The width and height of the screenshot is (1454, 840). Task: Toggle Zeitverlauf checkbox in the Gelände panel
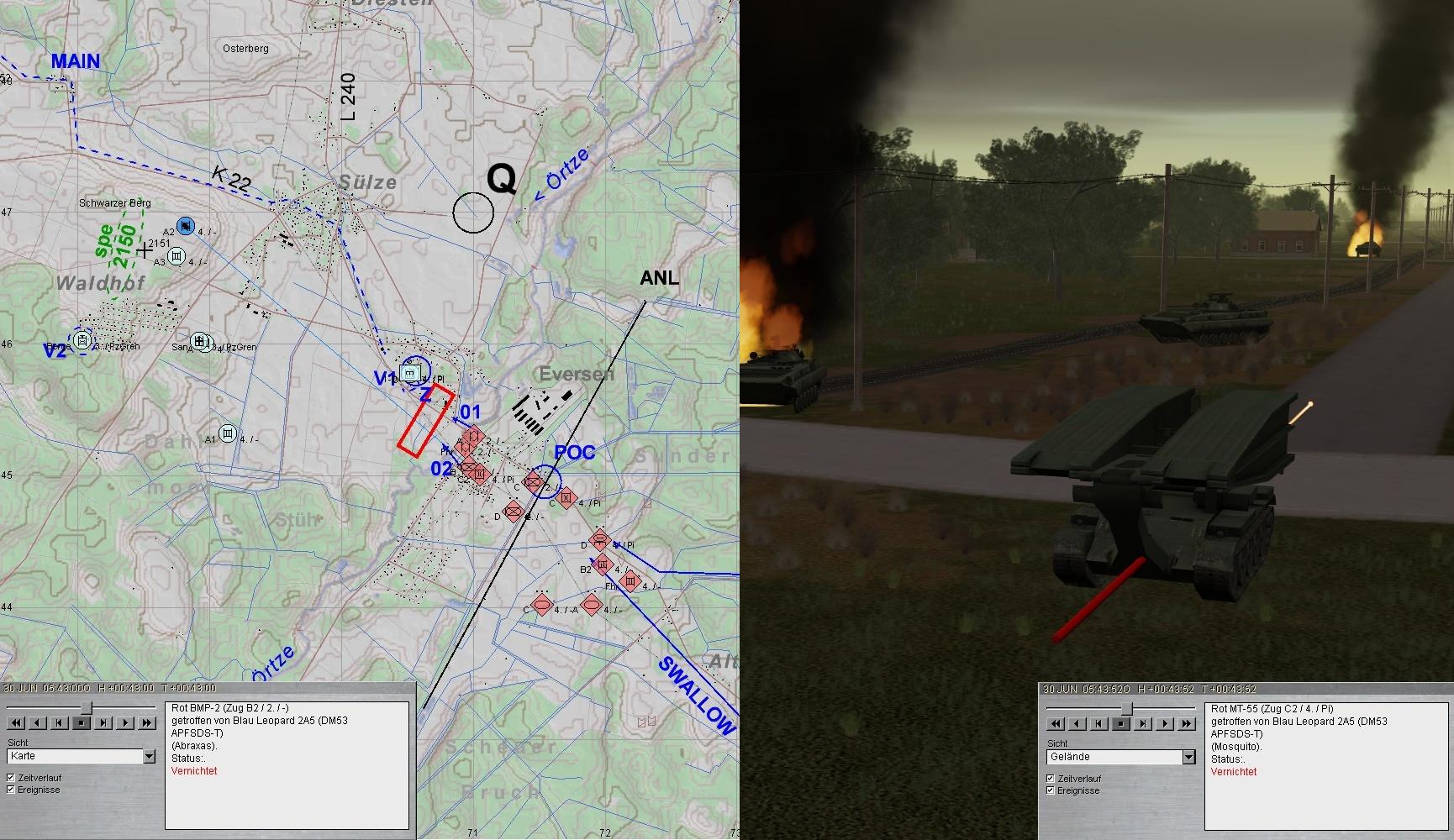click(1051, 779)
